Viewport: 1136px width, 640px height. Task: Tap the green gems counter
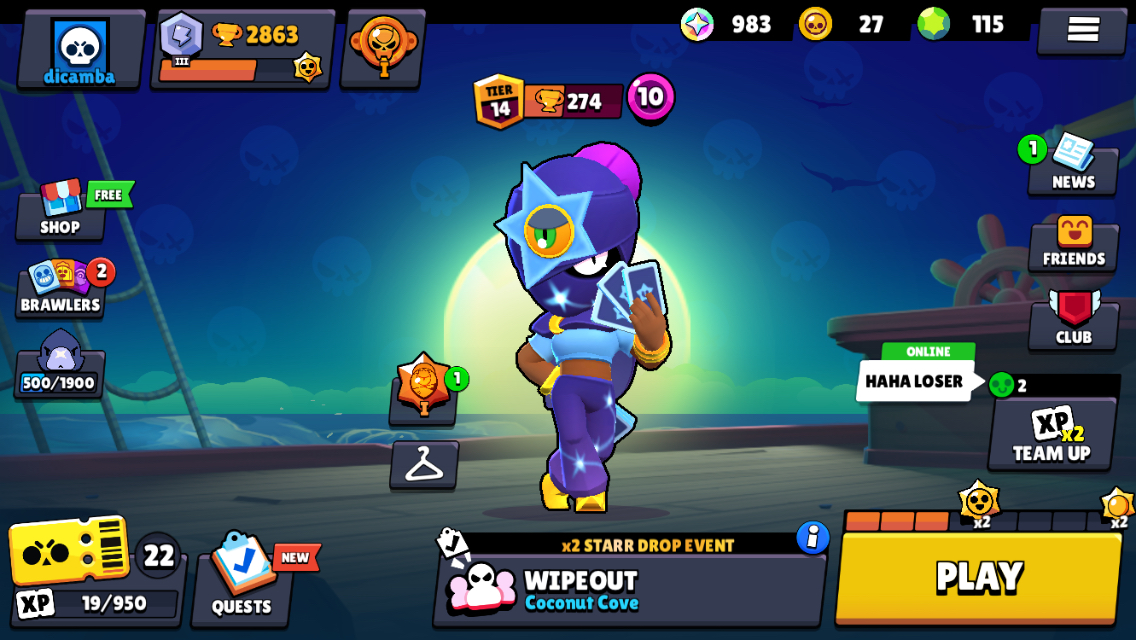coord(965,24)
